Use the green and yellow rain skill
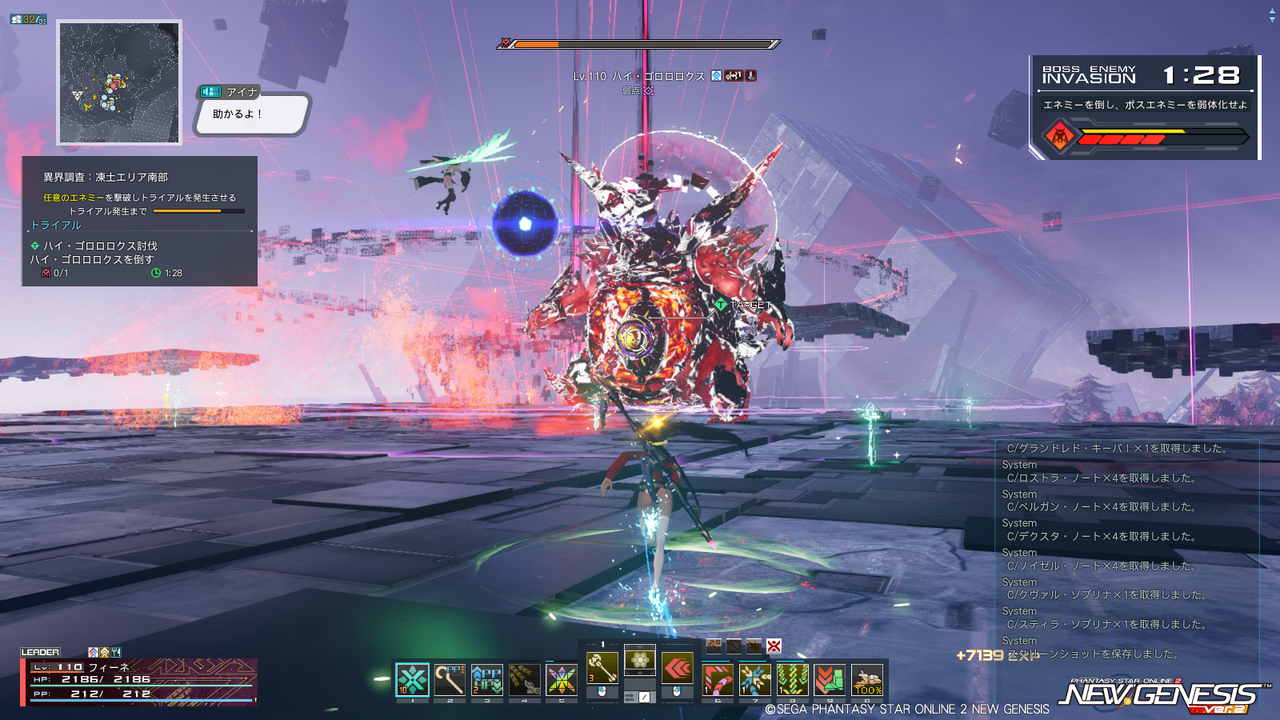Image resolution: width=1280 pixels, height=720 pixels. click(x=792, y=680)
